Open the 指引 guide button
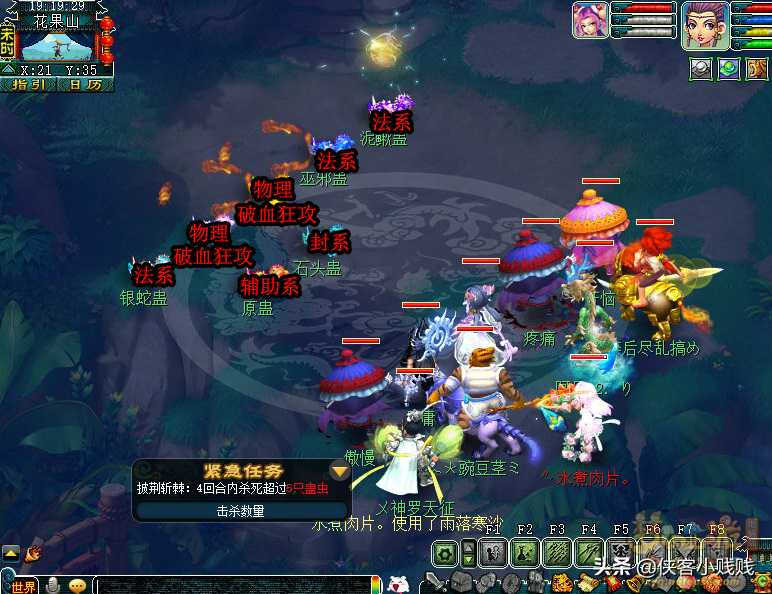Viewport: 772px width, 594px height. click(28, 85)
